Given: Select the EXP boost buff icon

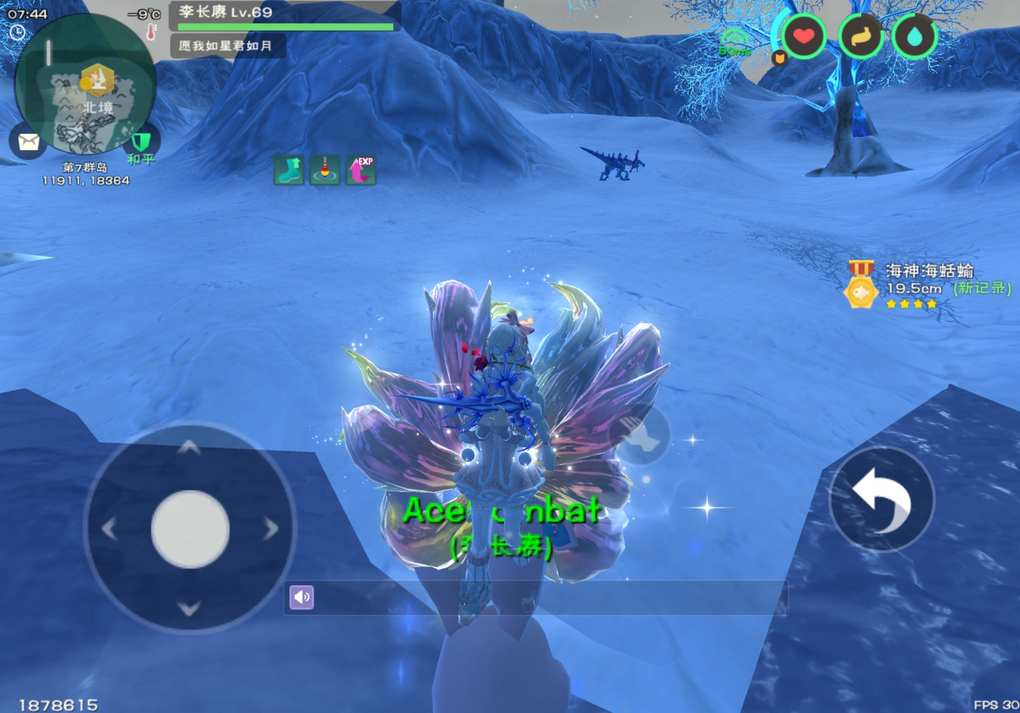Looking at the screenshot, I should tap(360, 170).
